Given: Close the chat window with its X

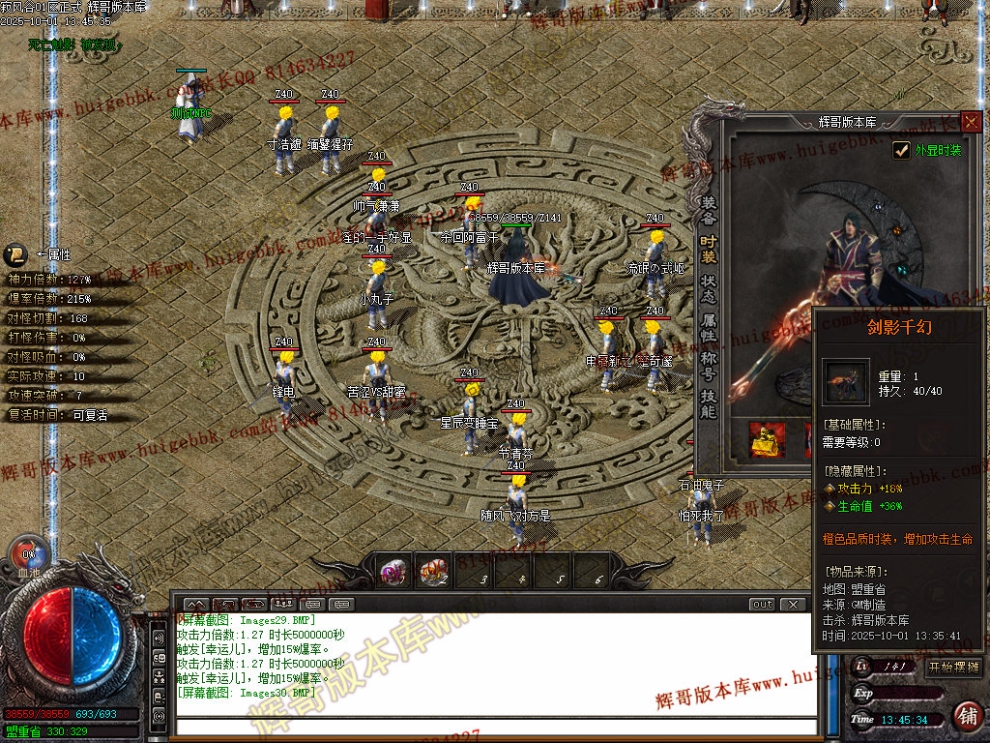Looking at the screenshot, I should point(793,605).
